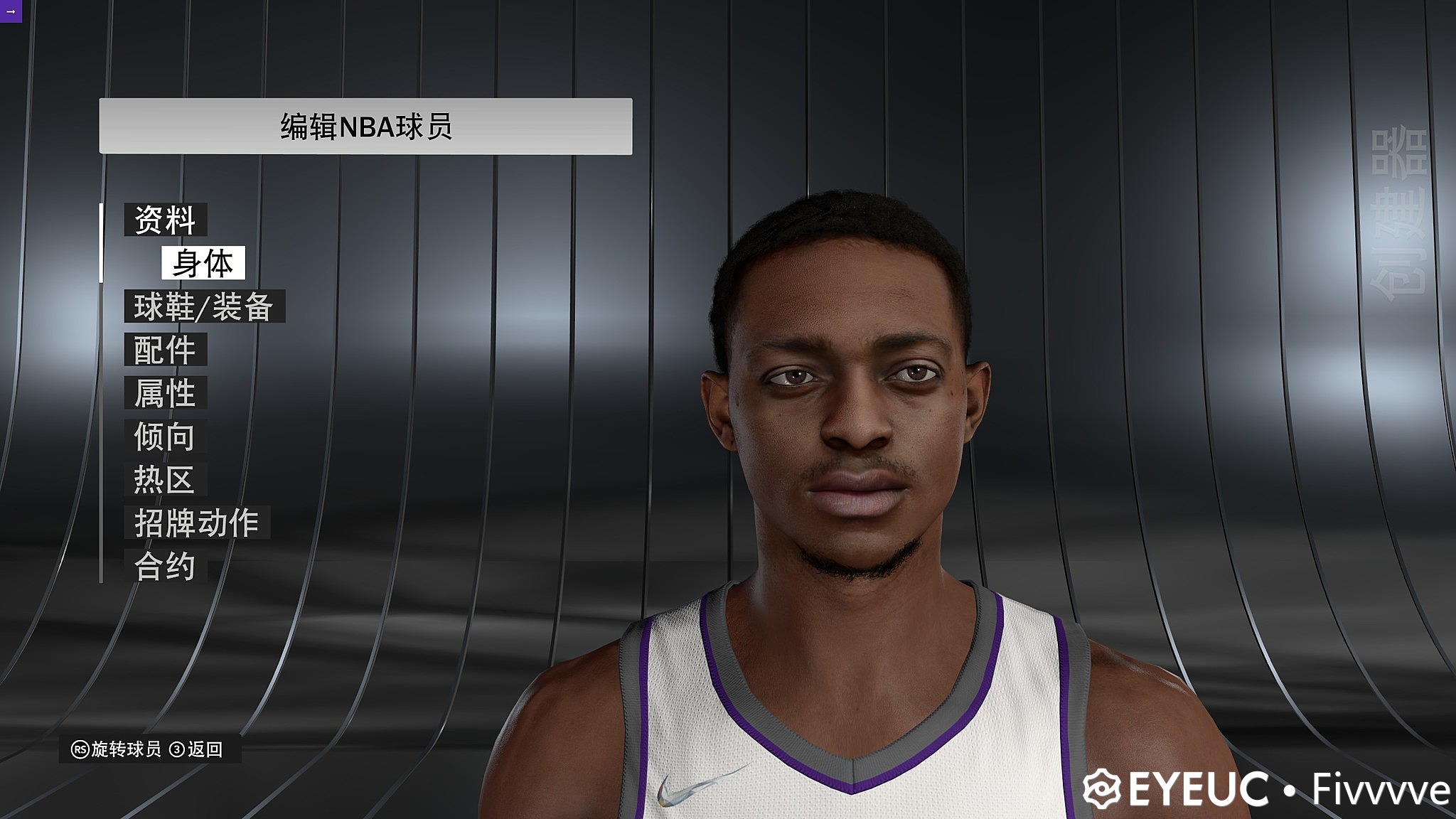Choose 招牌动作 signature moves
This screenshot has height=819, width=1456.
196,523
